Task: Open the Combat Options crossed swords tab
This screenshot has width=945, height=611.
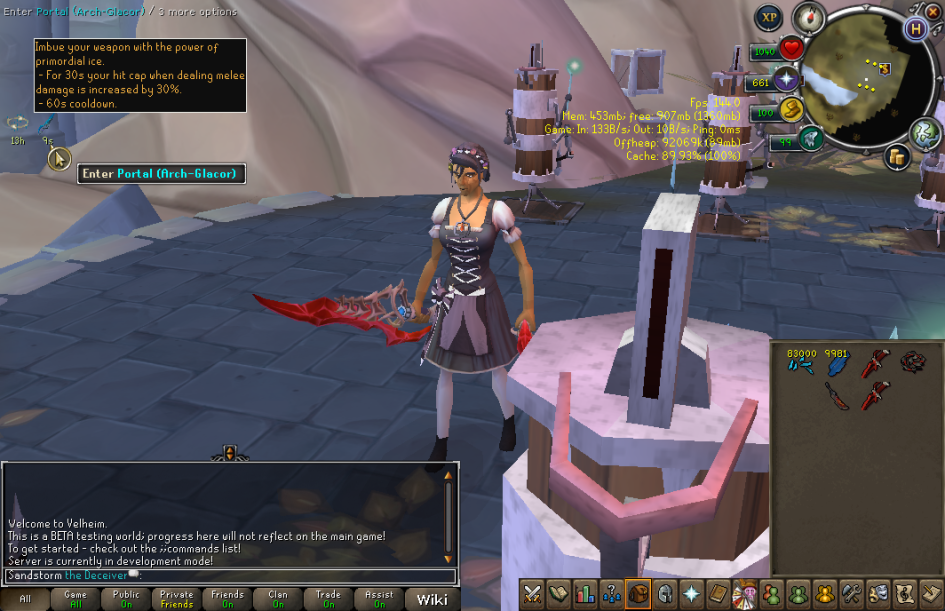Action: [x=533, y=594]
